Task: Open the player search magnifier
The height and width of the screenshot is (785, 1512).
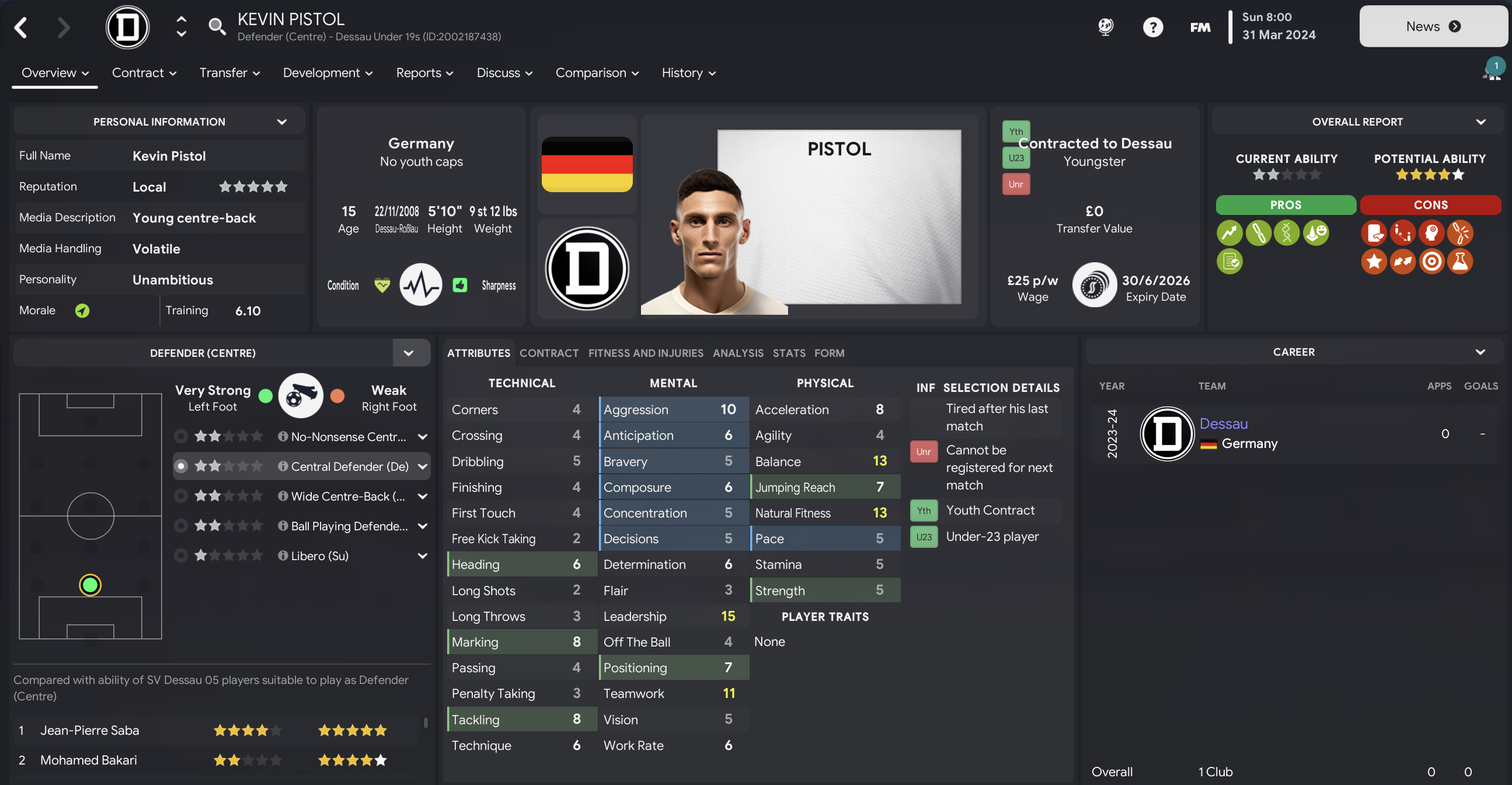Action: [217, 26]
